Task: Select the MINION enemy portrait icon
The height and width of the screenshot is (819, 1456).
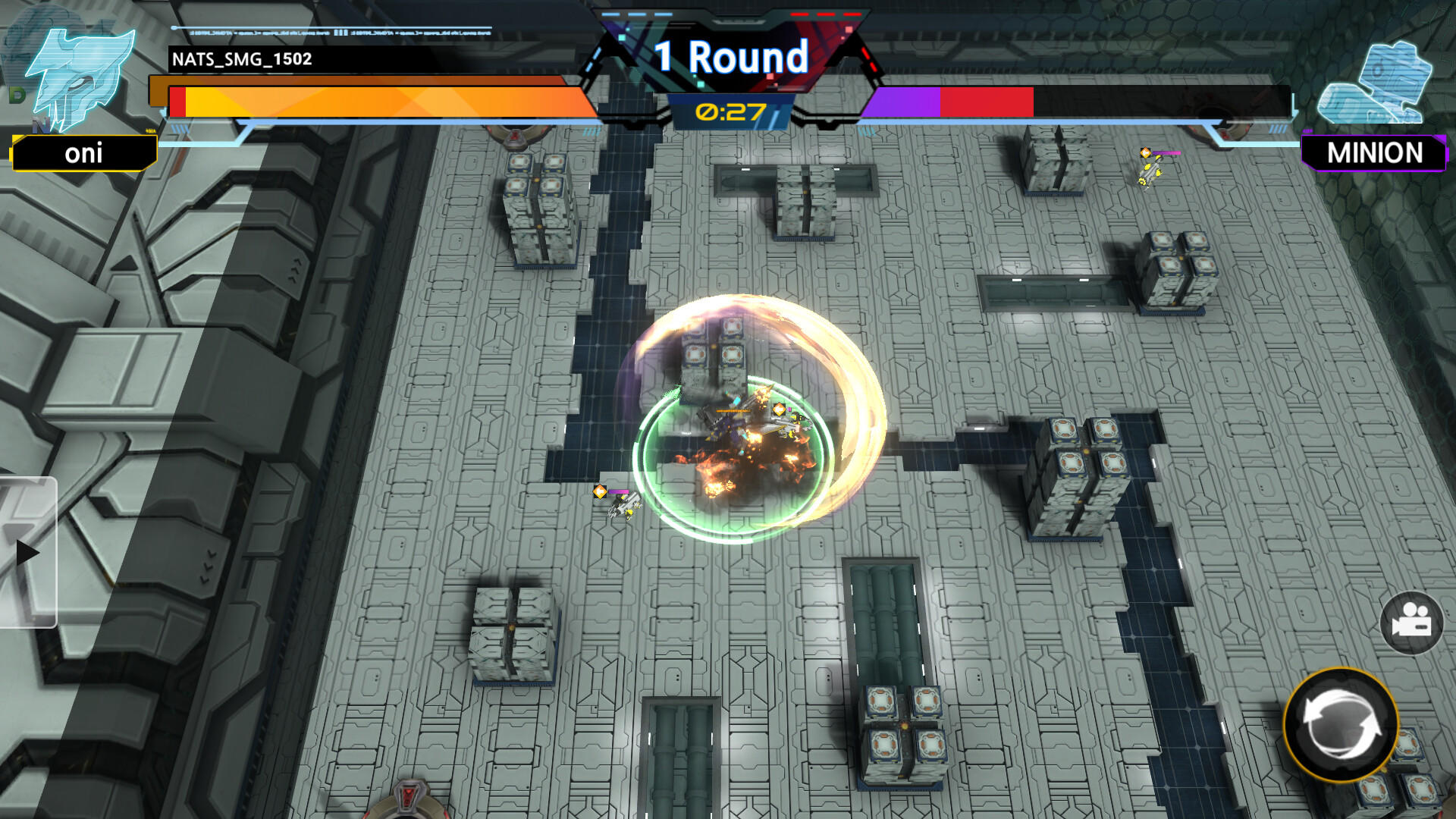Action: tap(1374, 83)
